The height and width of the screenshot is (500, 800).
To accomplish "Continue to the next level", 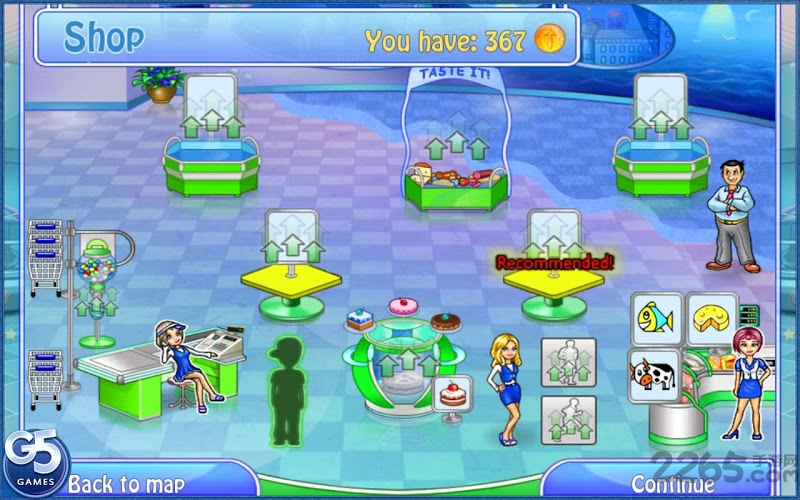I will [672, 484].
